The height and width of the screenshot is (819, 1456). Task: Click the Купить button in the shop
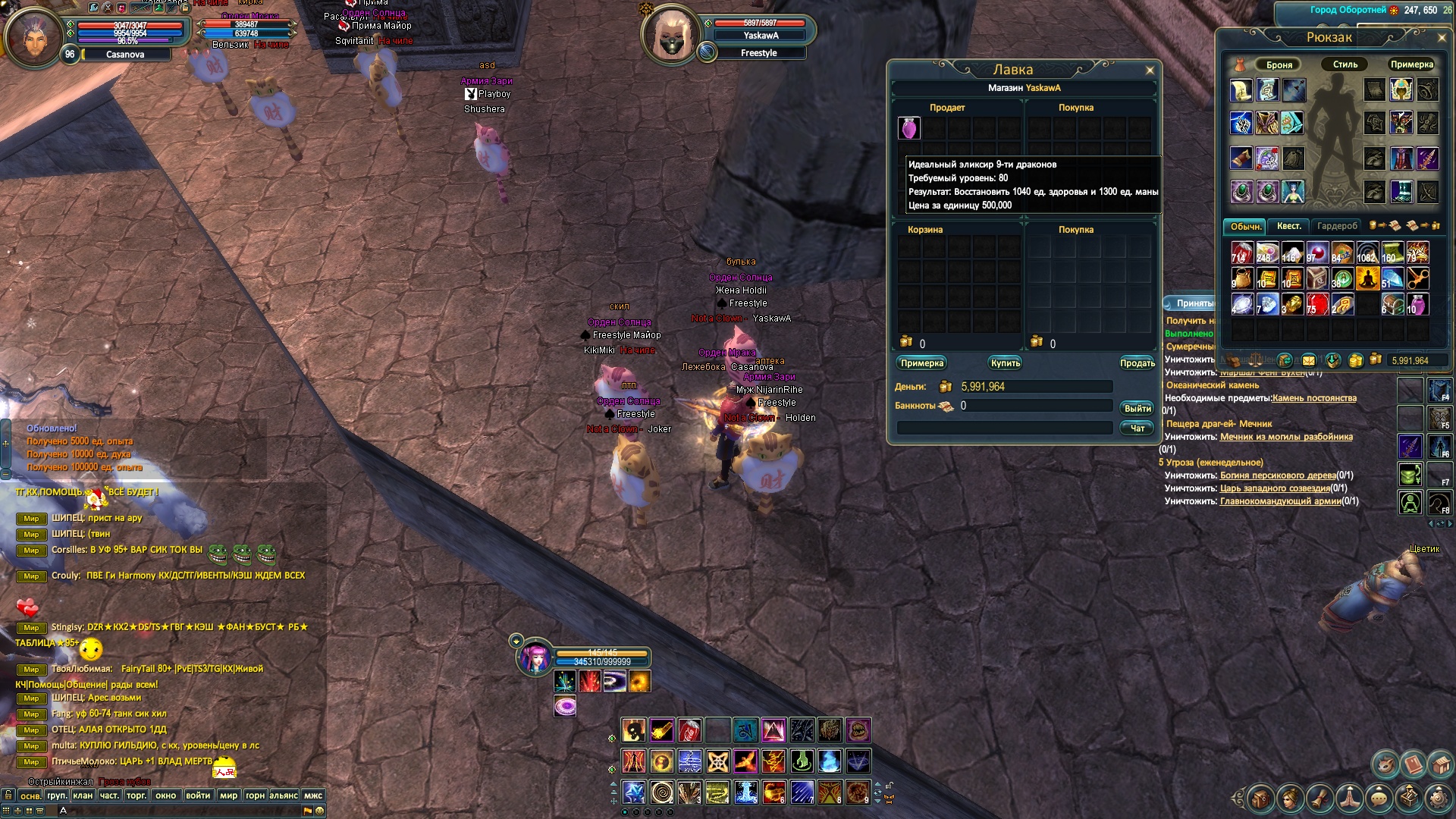1006,363
